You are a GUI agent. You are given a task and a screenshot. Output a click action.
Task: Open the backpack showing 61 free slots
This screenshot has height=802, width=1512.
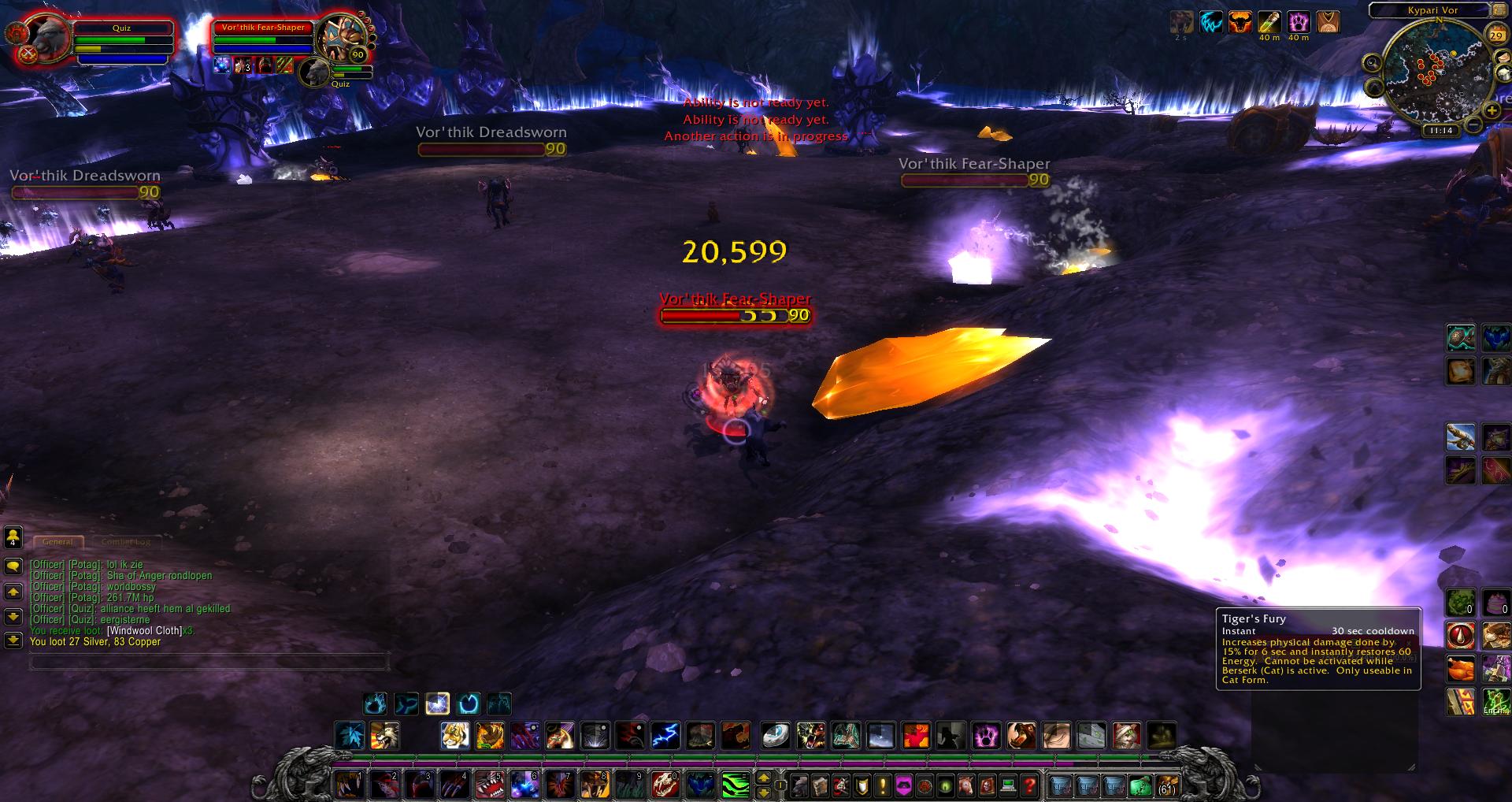1166,785
